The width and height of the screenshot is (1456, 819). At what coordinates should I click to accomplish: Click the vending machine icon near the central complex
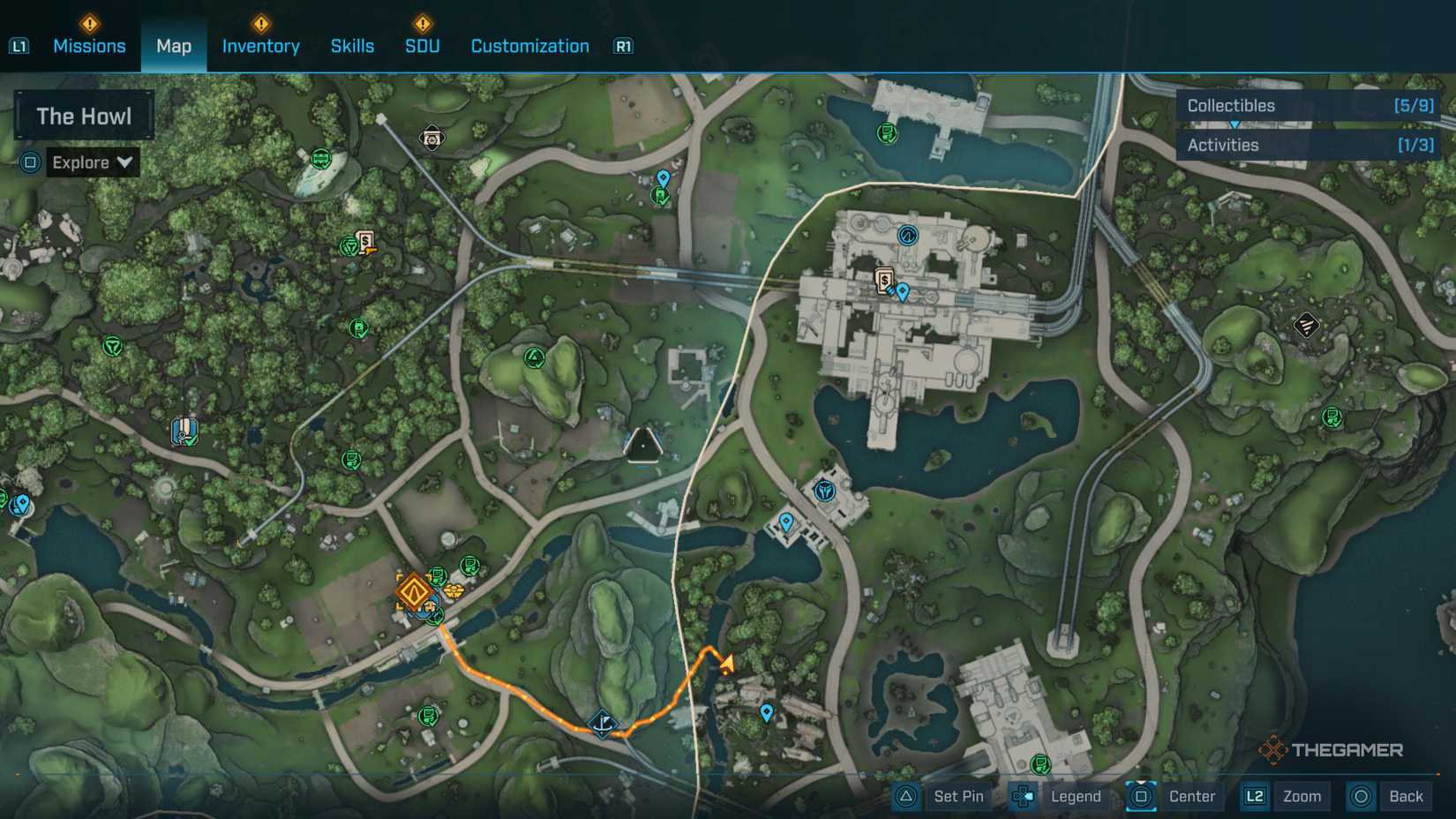[x=882, y=280]
